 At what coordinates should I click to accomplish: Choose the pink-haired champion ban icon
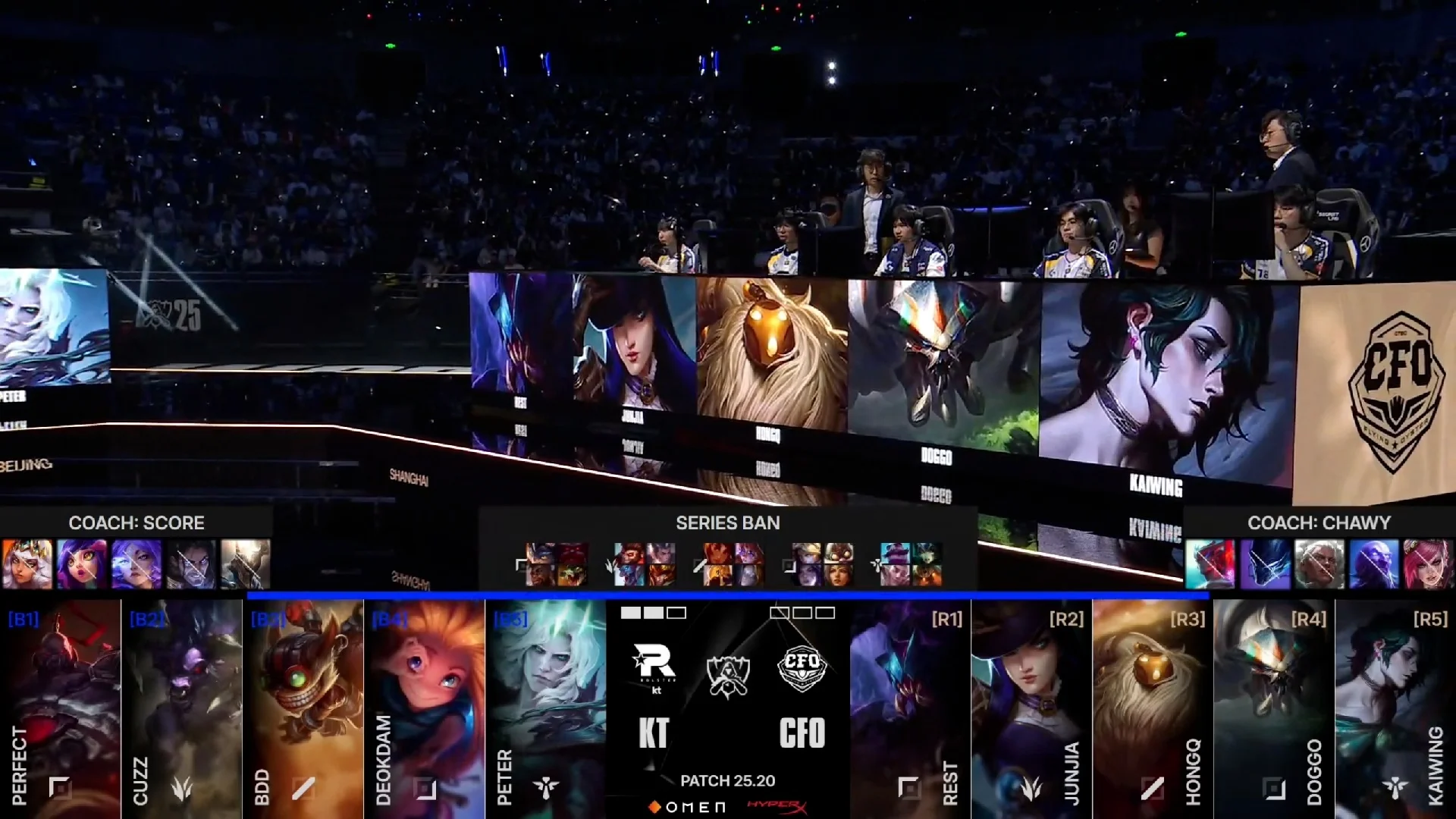click(x=1428, y=564)
